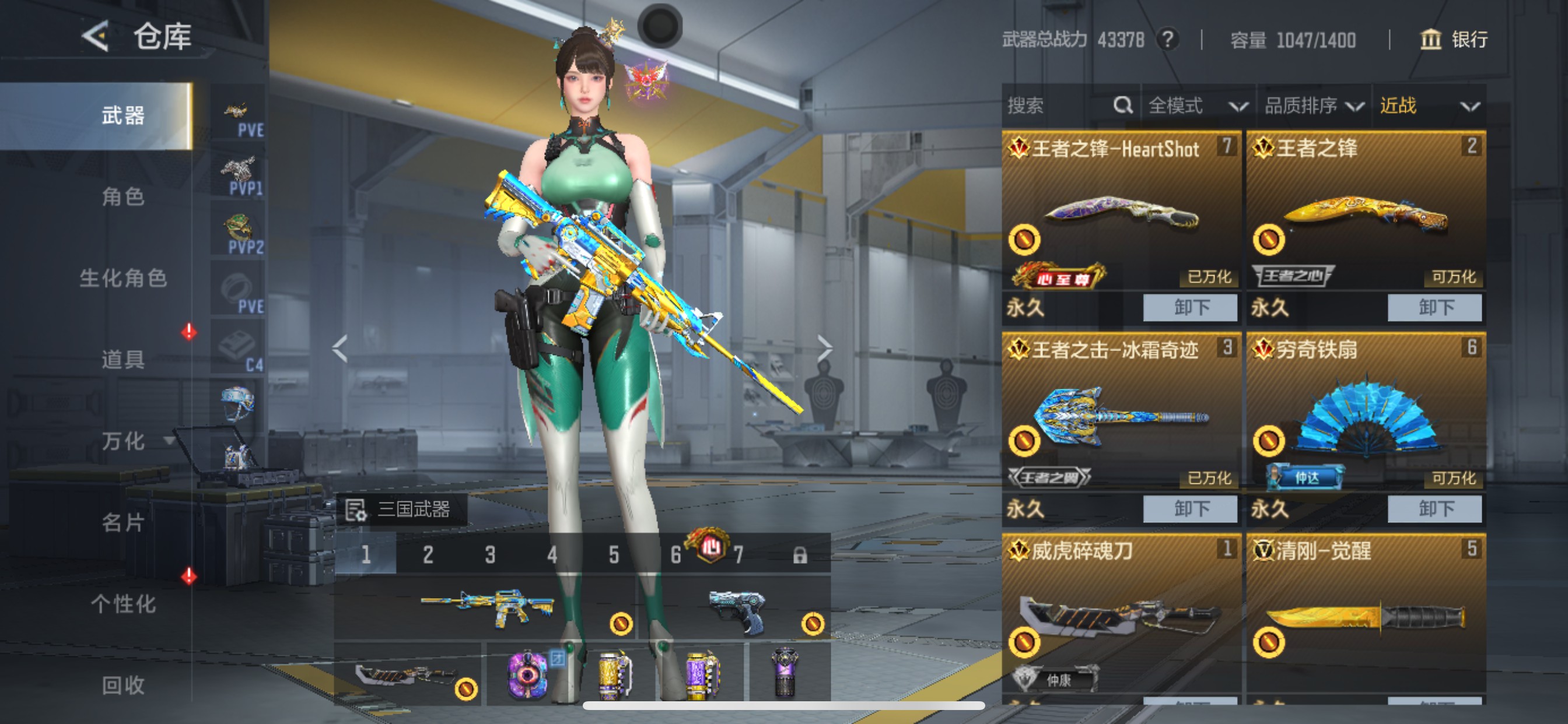The image size is (1568, 724).
Task: Rotate to the next character view arrow
Action: (x=824, y=349)
